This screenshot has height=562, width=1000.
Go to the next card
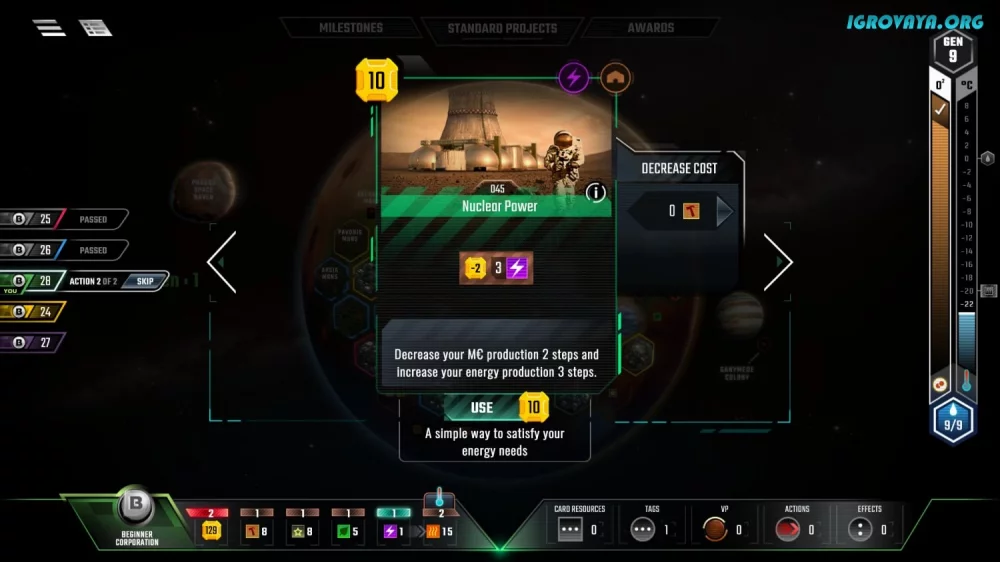(778, 262)
